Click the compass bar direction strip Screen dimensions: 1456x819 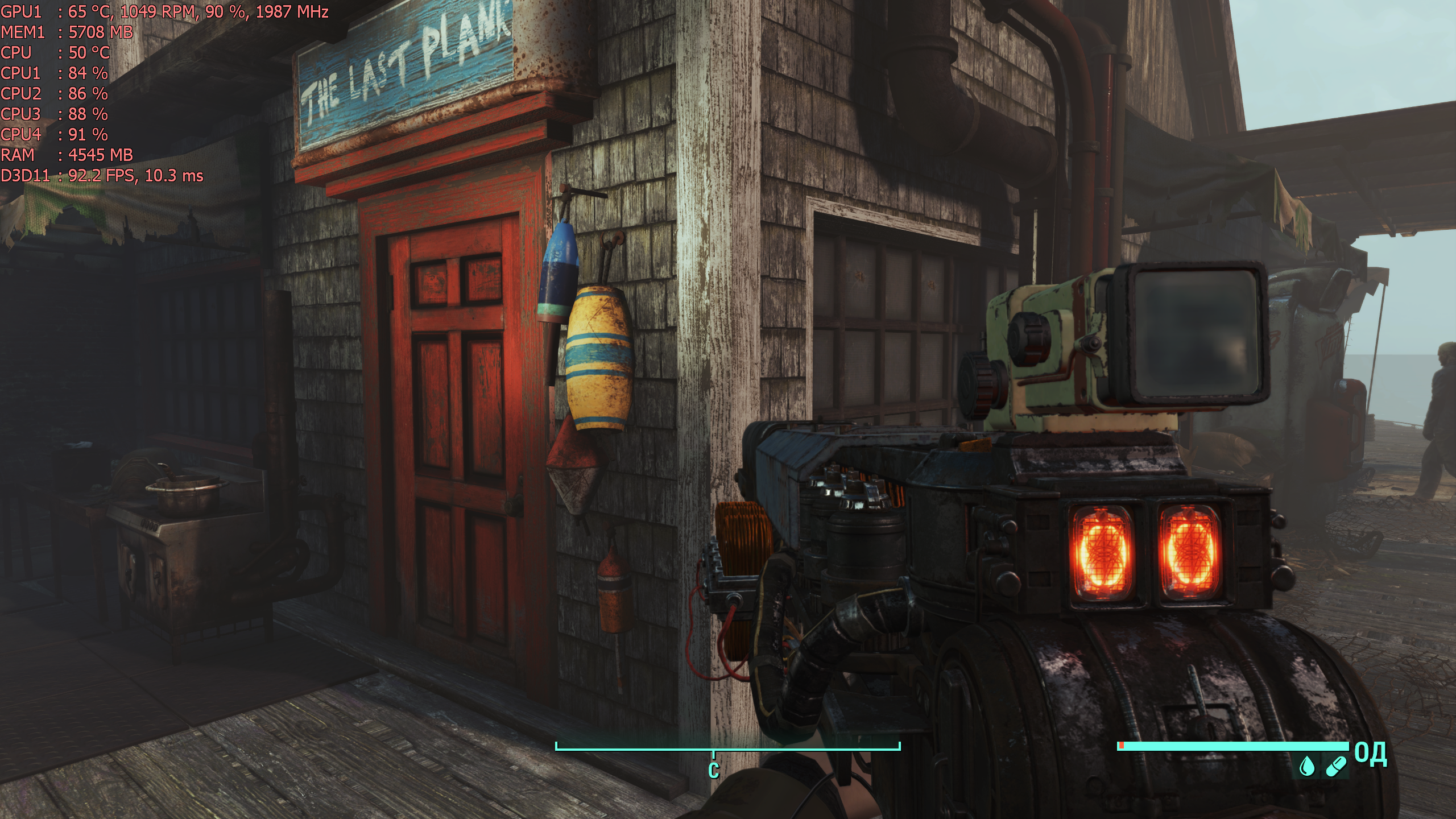727,747
